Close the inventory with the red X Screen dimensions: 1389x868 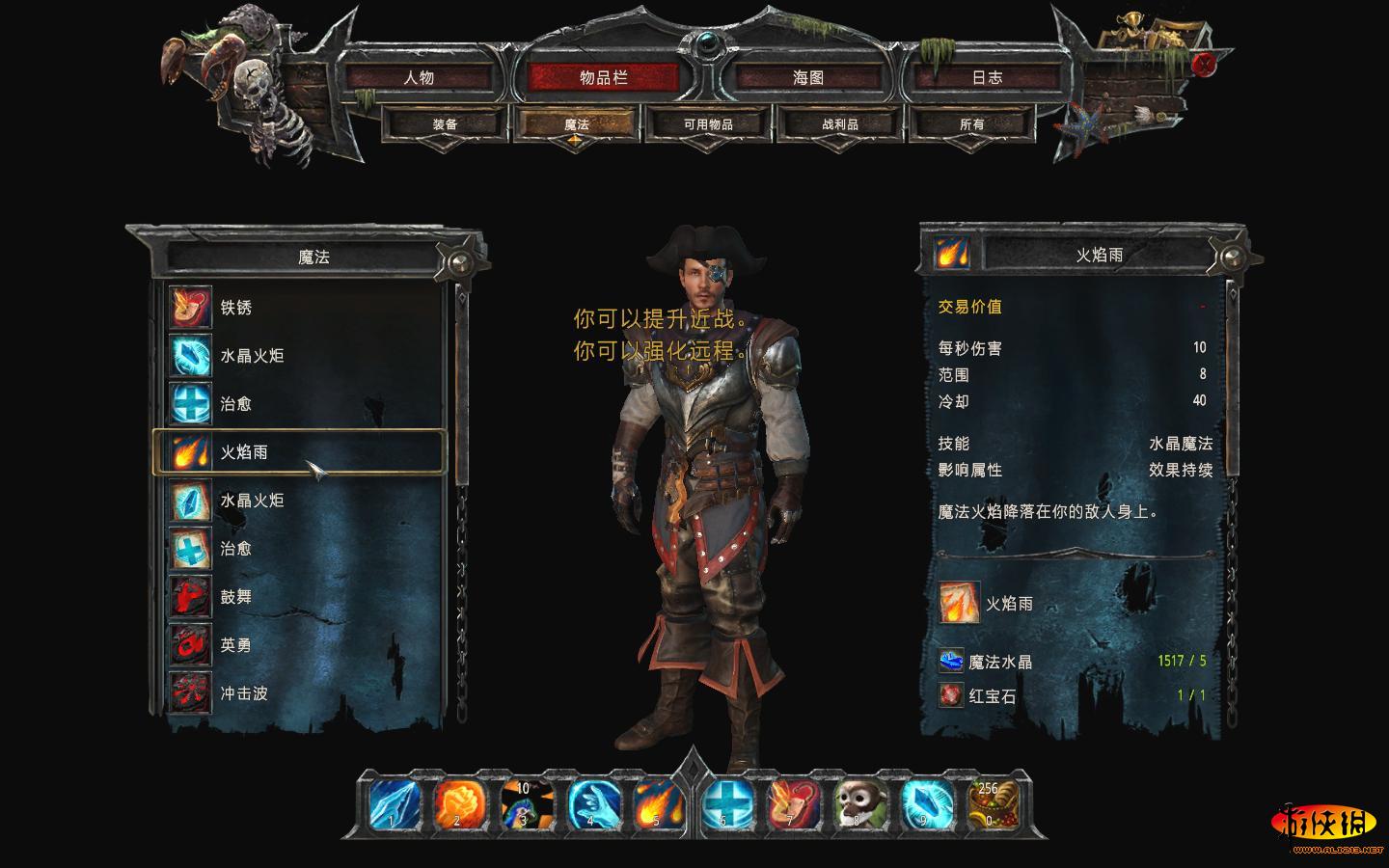[1204, 65]
